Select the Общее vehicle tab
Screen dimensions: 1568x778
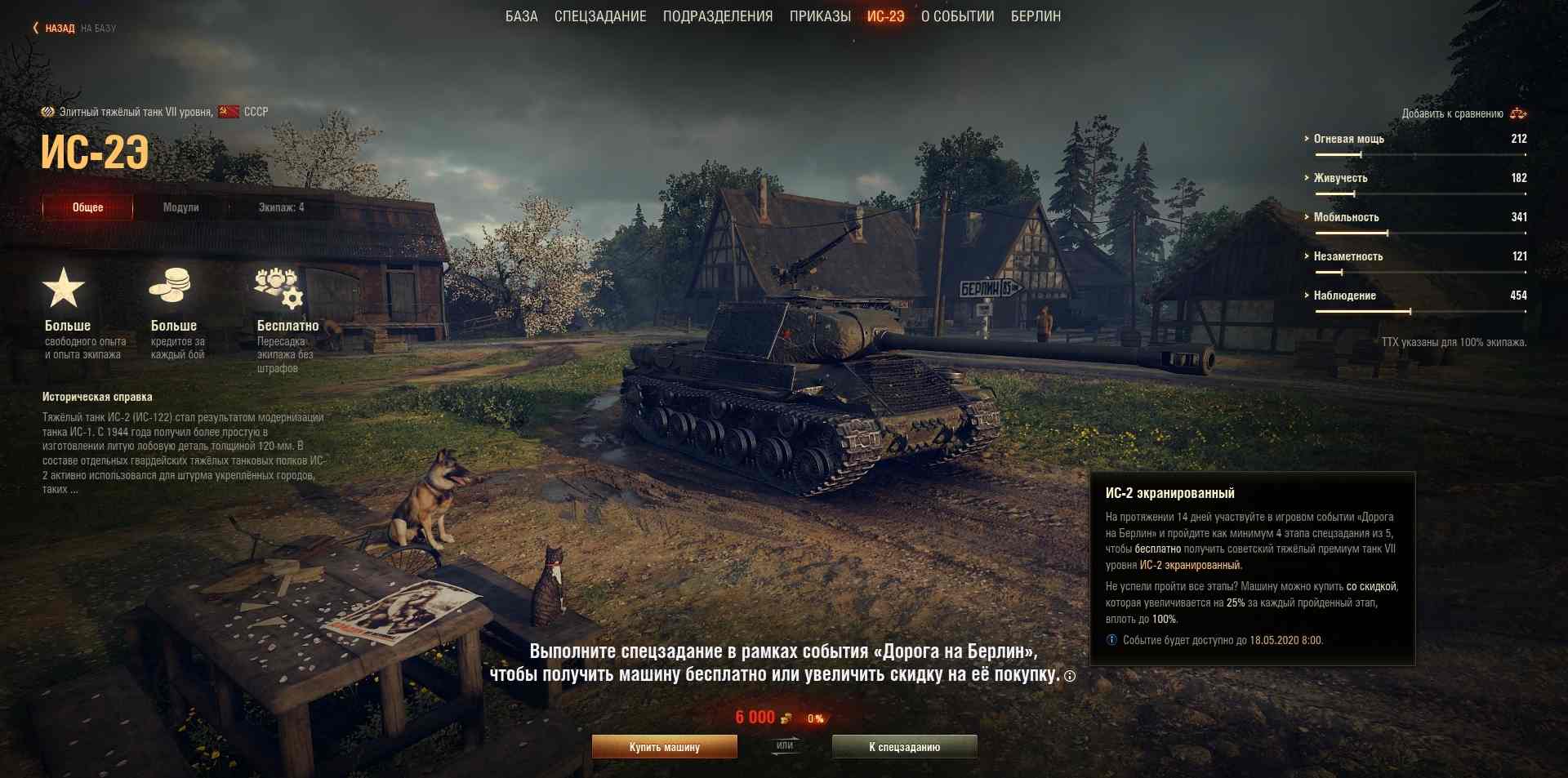[87, 207]
